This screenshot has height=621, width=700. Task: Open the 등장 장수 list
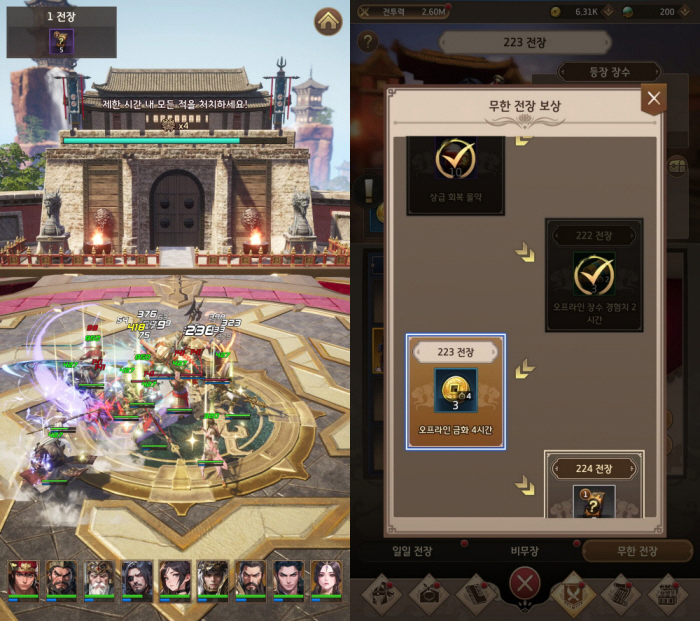tap(609, 71)
